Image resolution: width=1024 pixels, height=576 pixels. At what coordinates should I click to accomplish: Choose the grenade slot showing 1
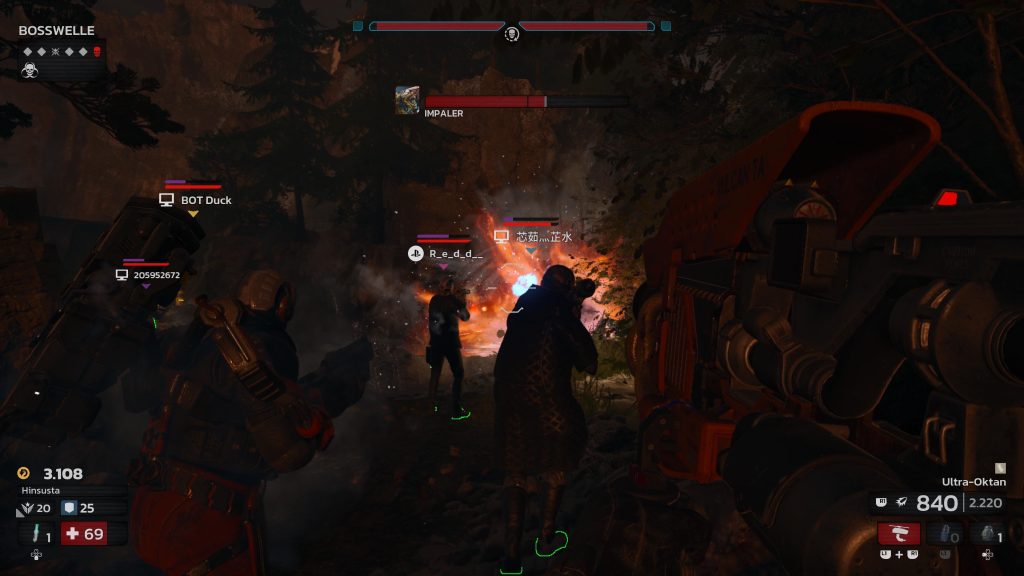pyautogui.click(x=987, y=533)
